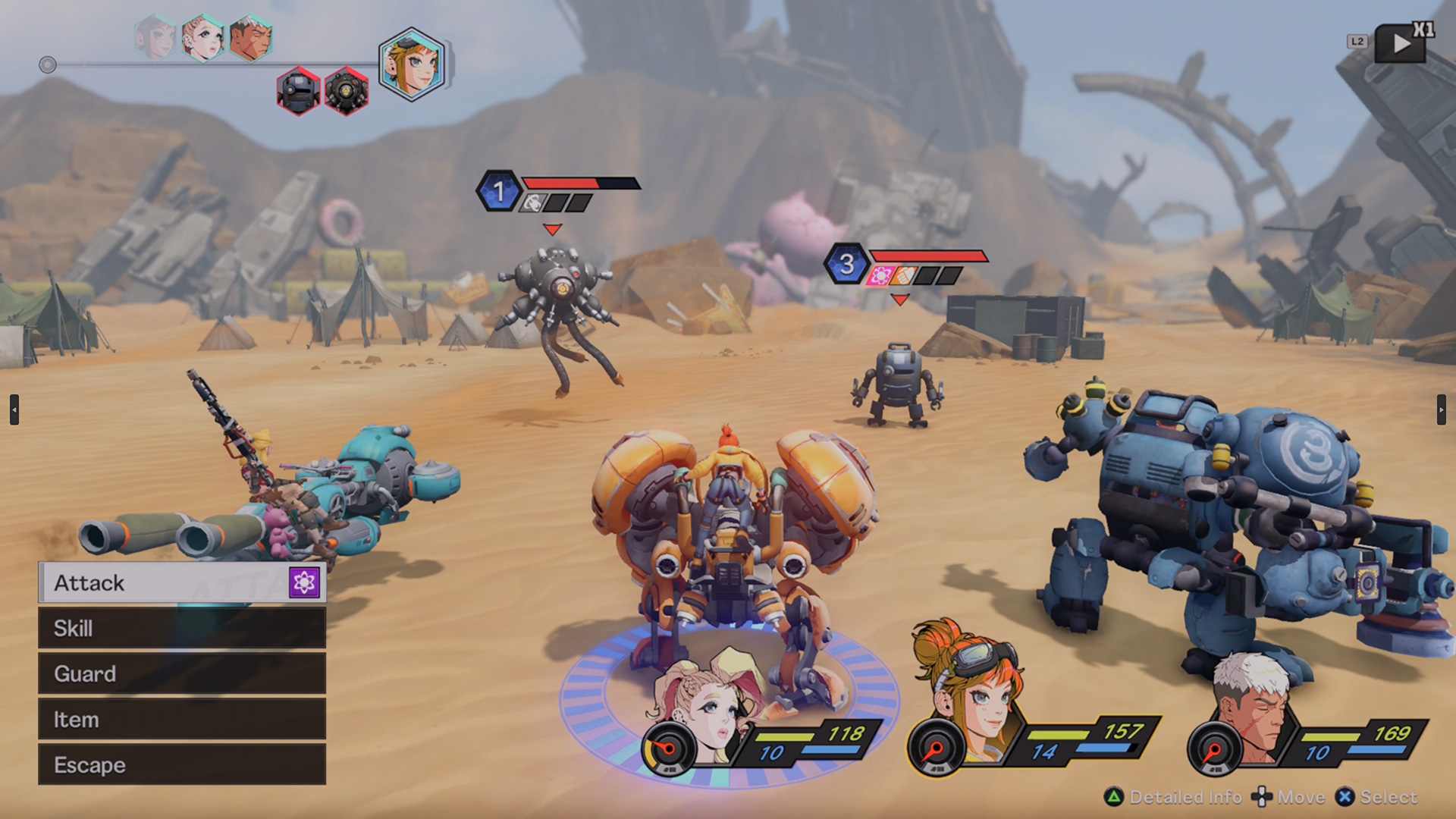The height and width of the screenshot is (819, 1456).
Task: Click the left screen-edge arrow tab
Action: pos(14,409)
